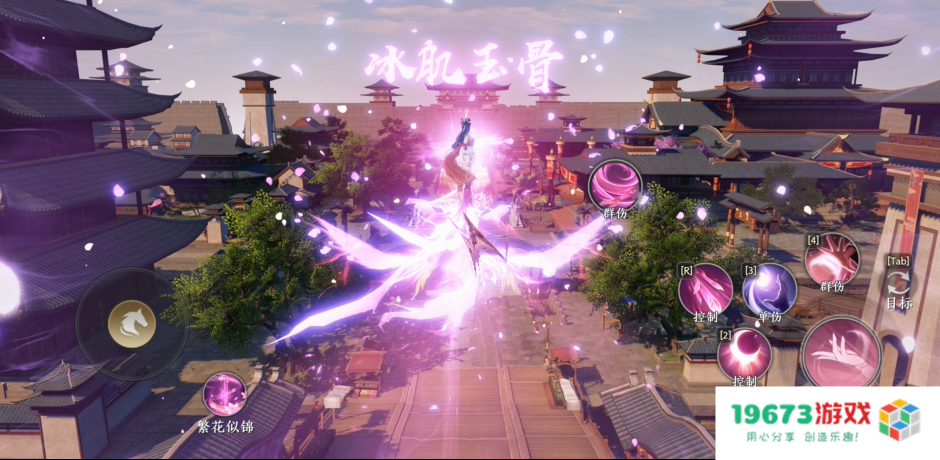Use the 单伤 skill marked [3]
Image resolution: width=940 pixels, height=460 pixels.
(x=769, y=289)
